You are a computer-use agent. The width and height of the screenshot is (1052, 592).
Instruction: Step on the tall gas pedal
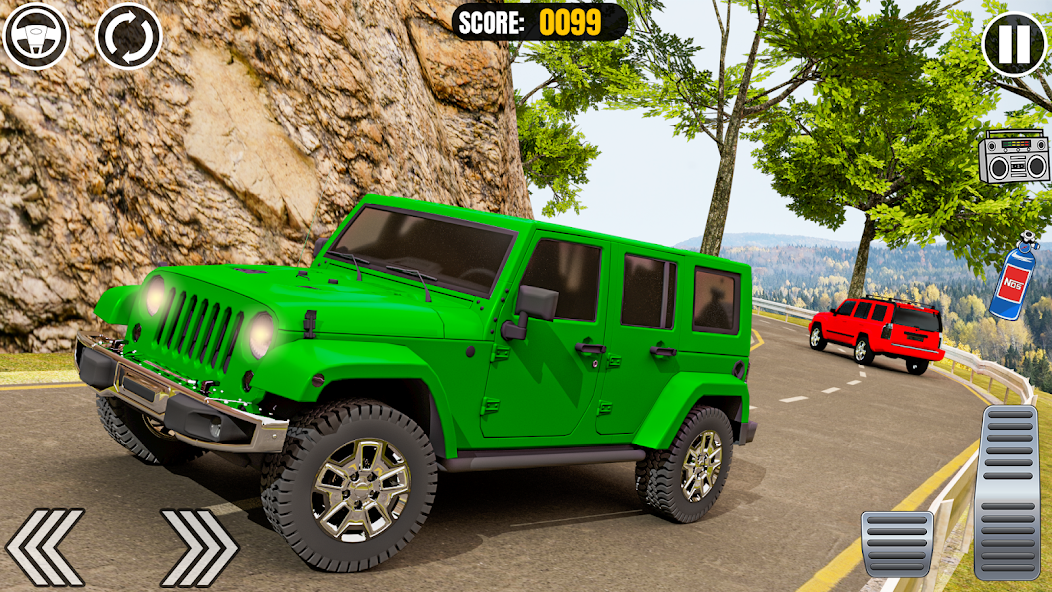1007,492
